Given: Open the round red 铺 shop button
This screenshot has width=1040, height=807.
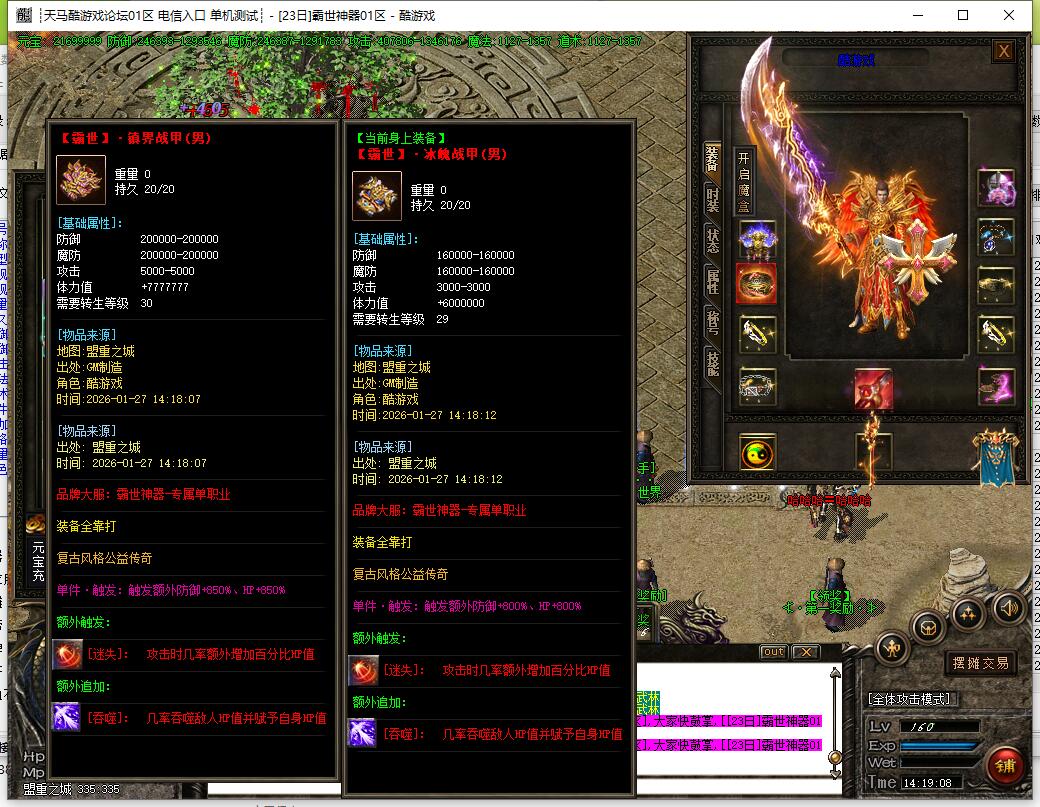Looking at the screenshot, I should tap(1004, 766).
